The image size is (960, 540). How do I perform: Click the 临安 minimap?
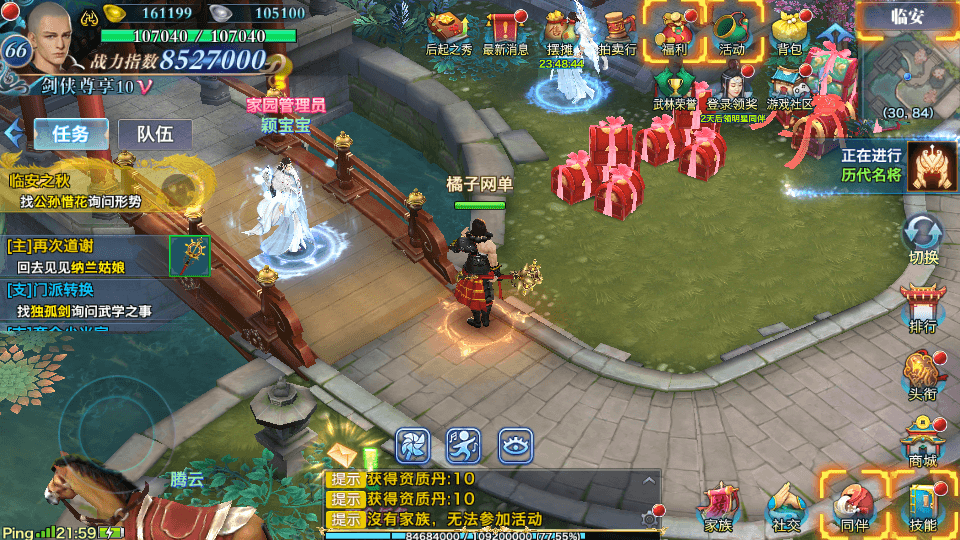coord(909,72)
